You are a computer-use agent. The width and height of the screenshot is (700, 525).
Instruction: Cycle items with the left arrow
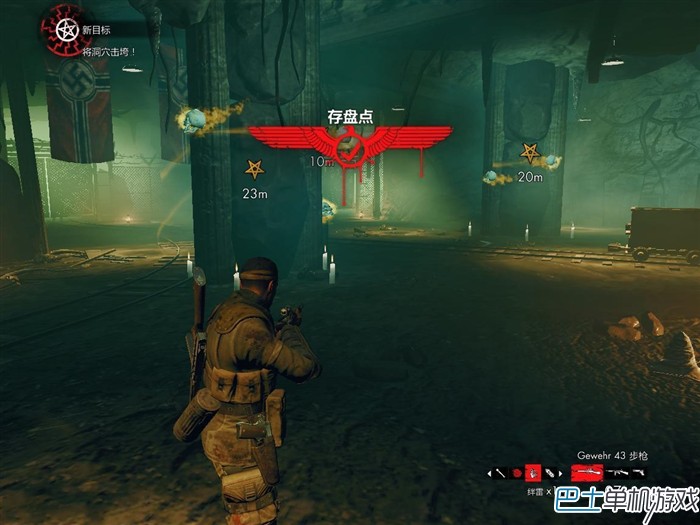click(488, 472)
